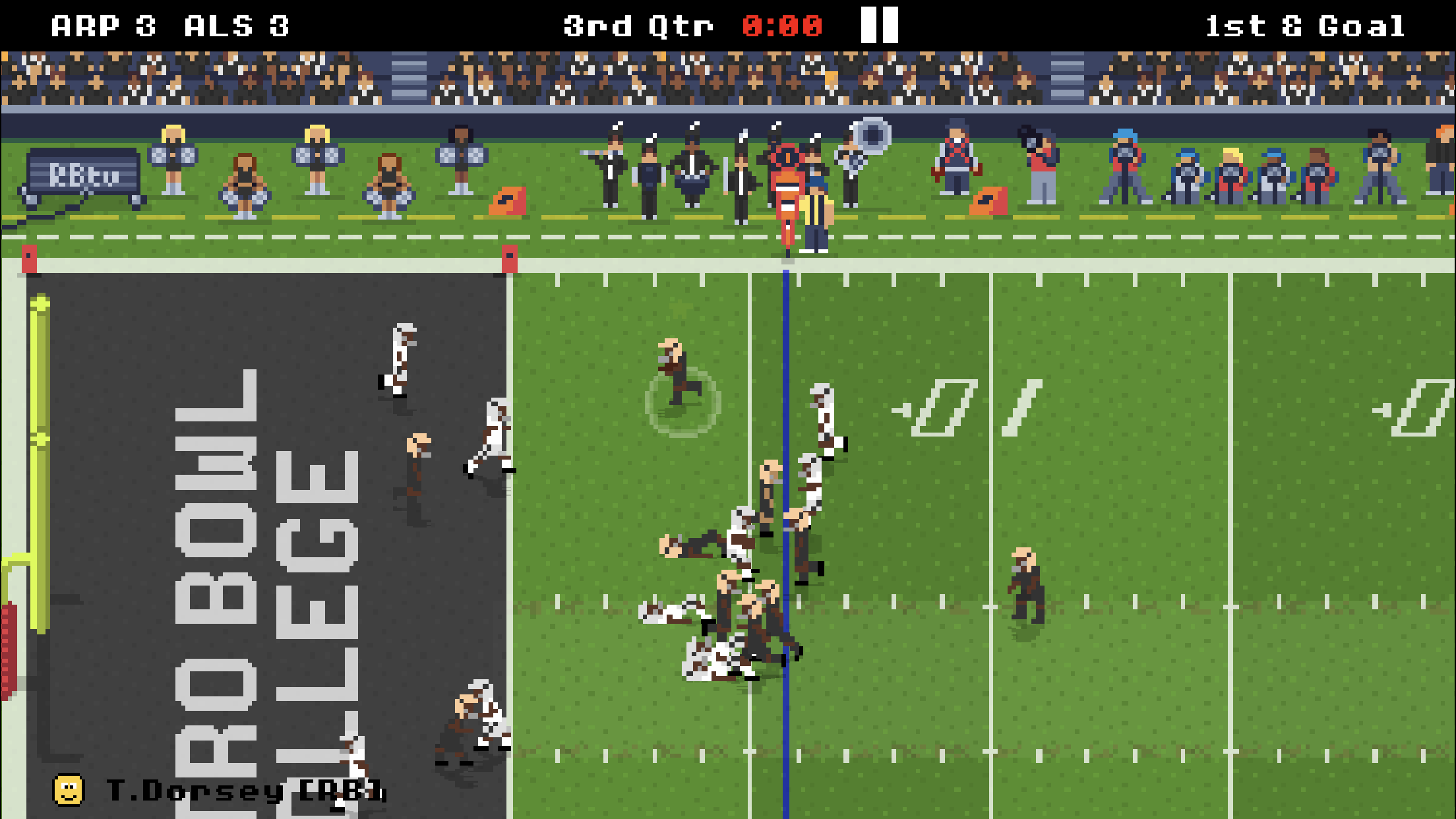The image size is (1456, 819).
Task: Open details for the 1st & Goal indicator
Action: pos(1304,26)
